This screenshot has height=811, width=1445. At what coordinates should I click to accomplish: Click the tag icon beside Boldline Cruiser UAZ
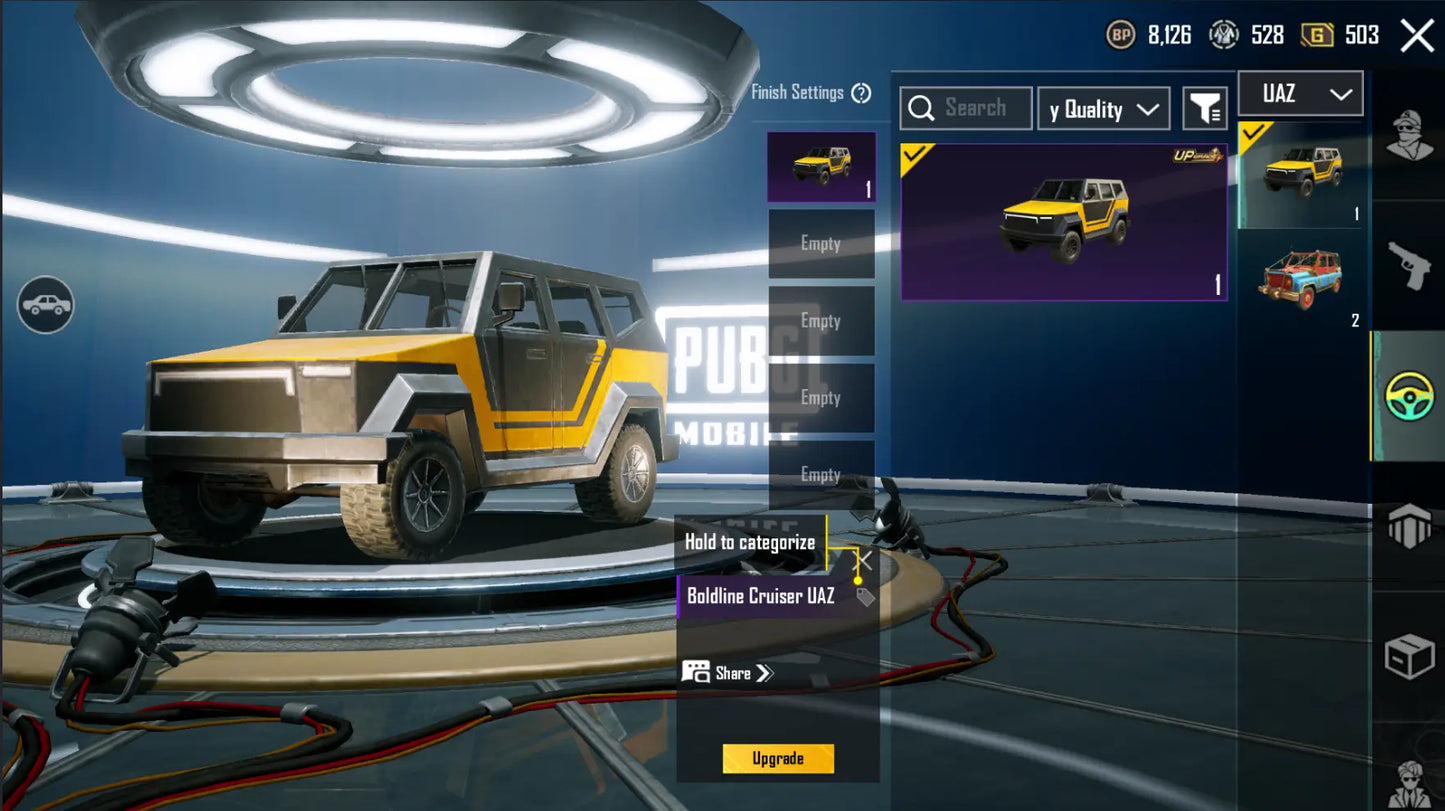tap(865, 597)
